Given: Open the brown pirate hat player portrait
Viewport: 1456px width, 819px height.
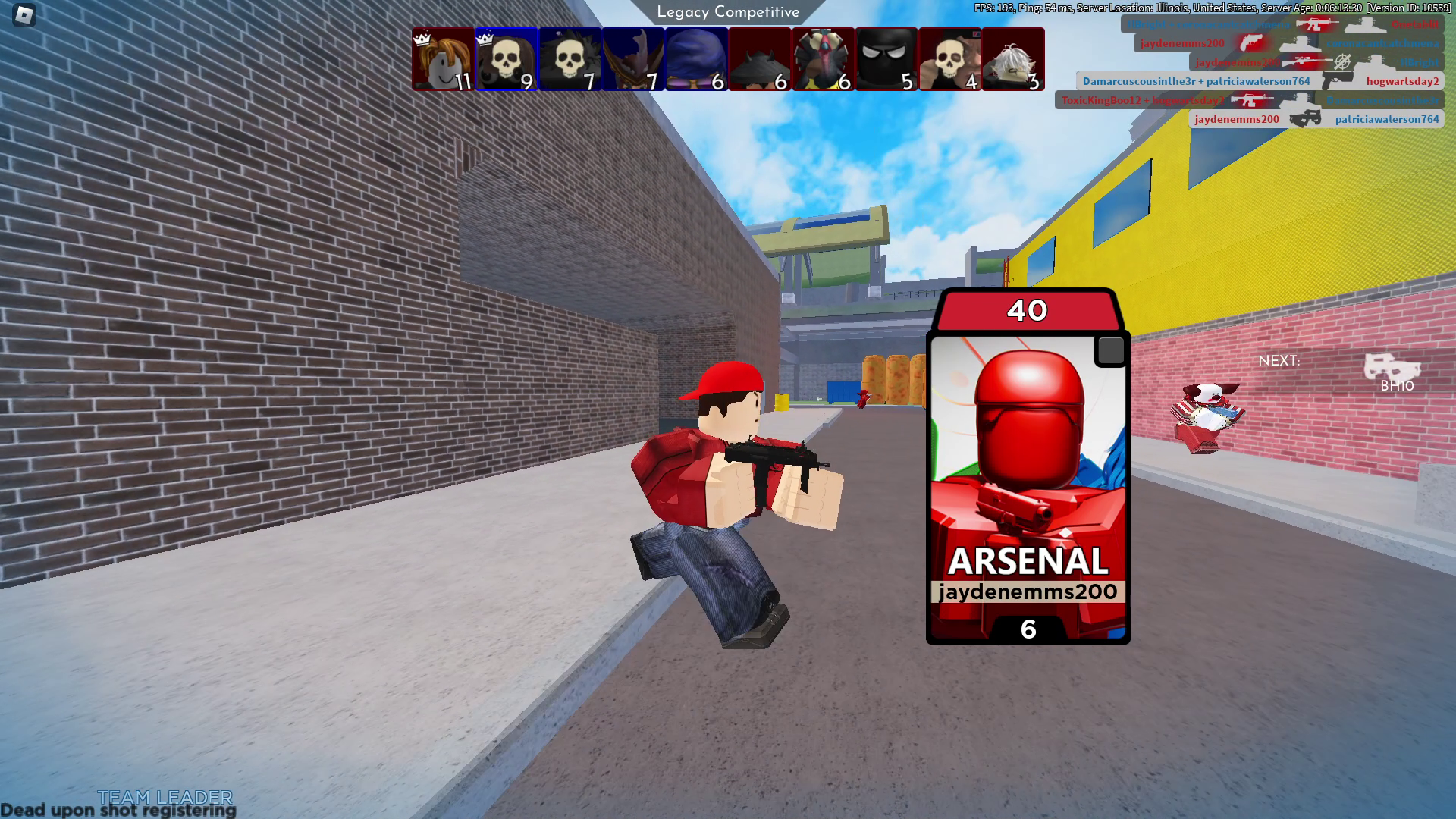Looking at the screenshot, I should point(633,59).
